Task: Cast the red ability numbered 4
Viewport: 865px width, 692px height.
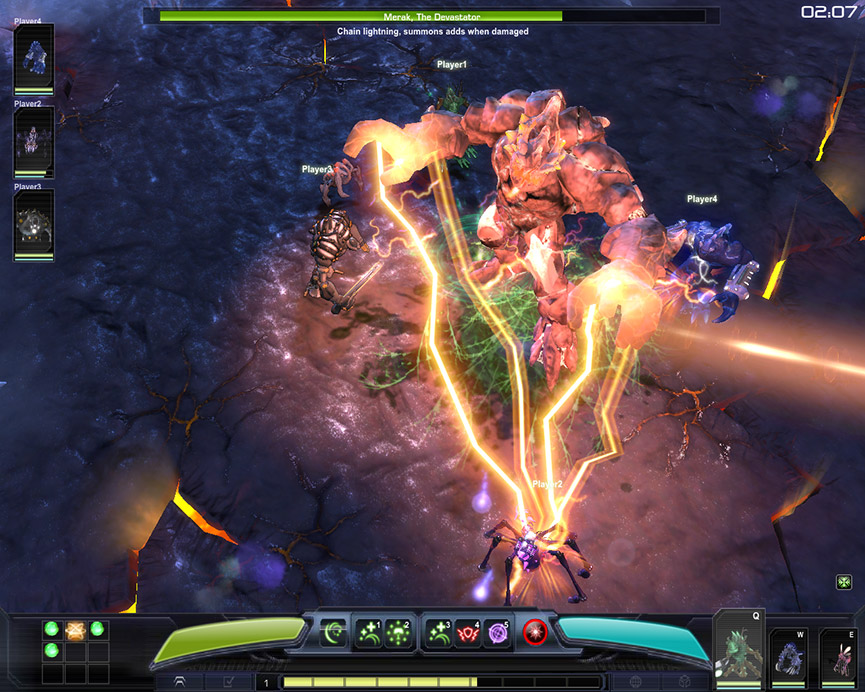Action: (467, 632)
